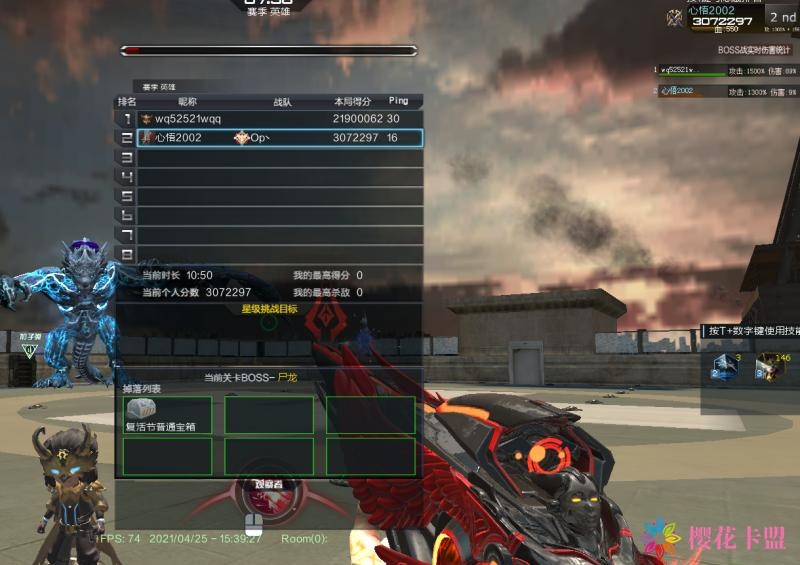
Task: Select the 心悟2002 scoreboard row
Action: tap(270, 138)
